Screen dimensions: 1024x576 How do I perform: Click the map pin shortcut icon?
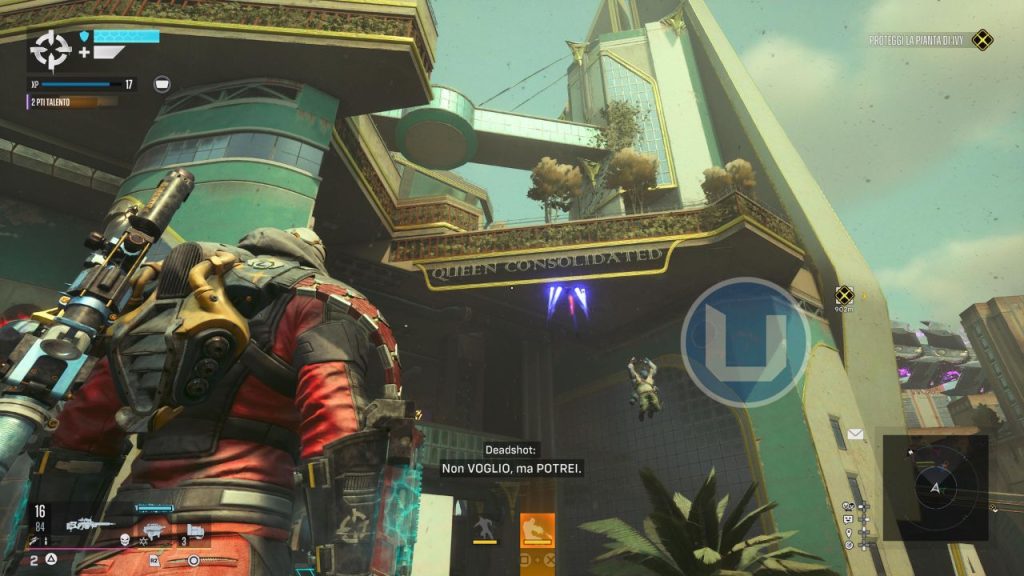tap(848, 533)
